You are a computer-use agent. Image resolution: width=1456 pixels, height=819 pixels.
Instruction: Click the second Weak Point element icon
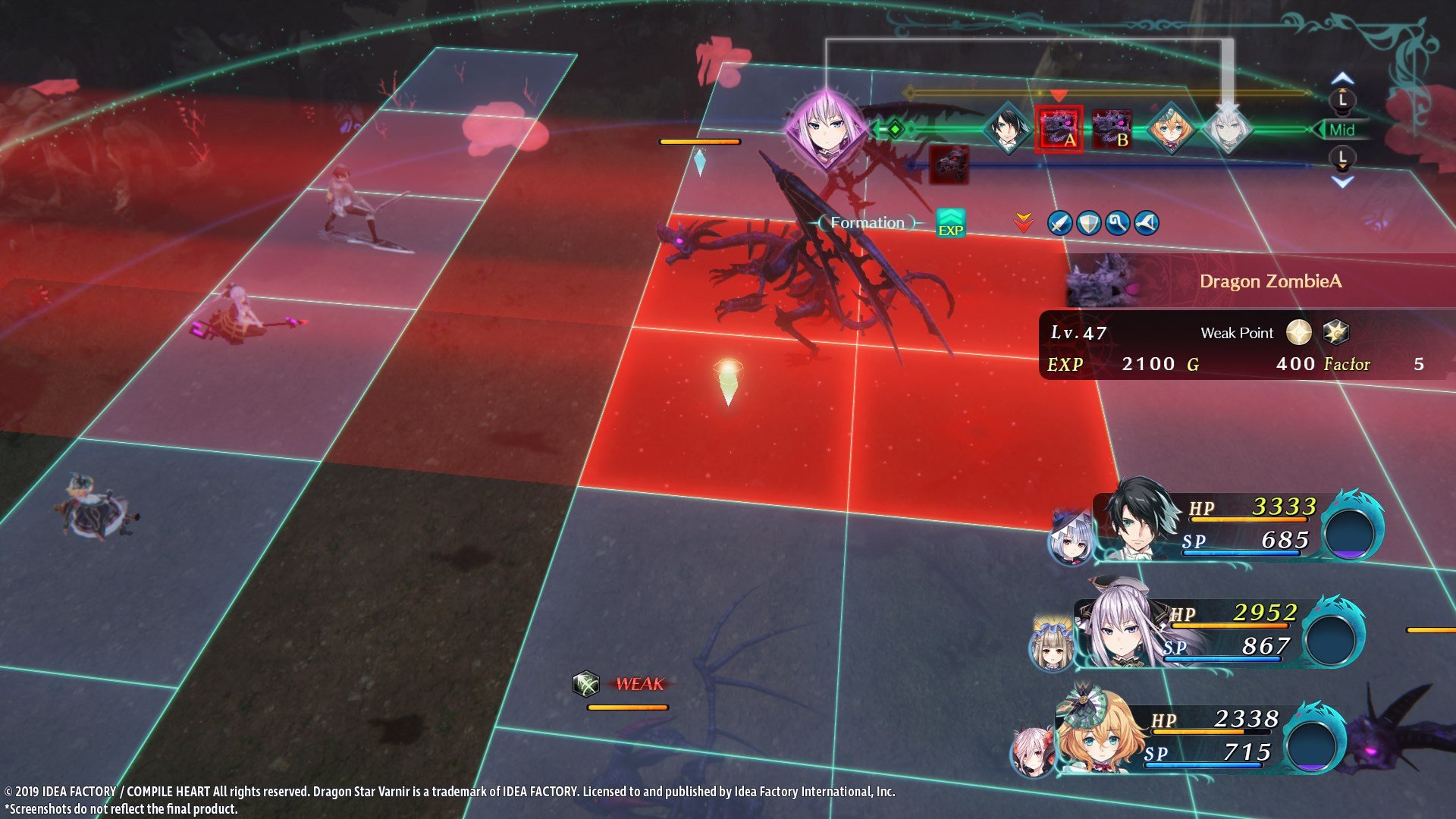[1338, 332]
